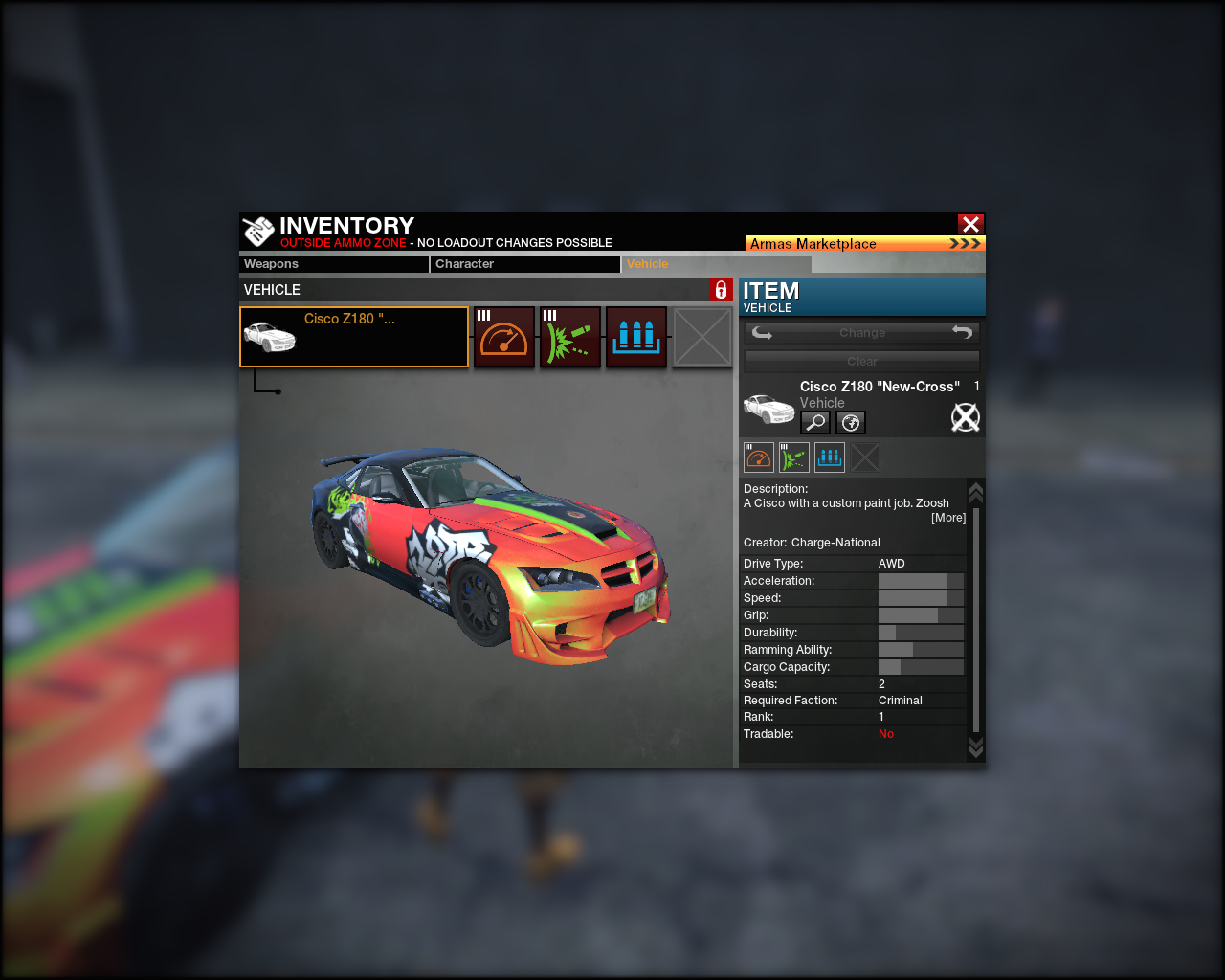Toggle the red padlock icon
This screenshot has height=980, width=1225.
click(x=721, y=290)
